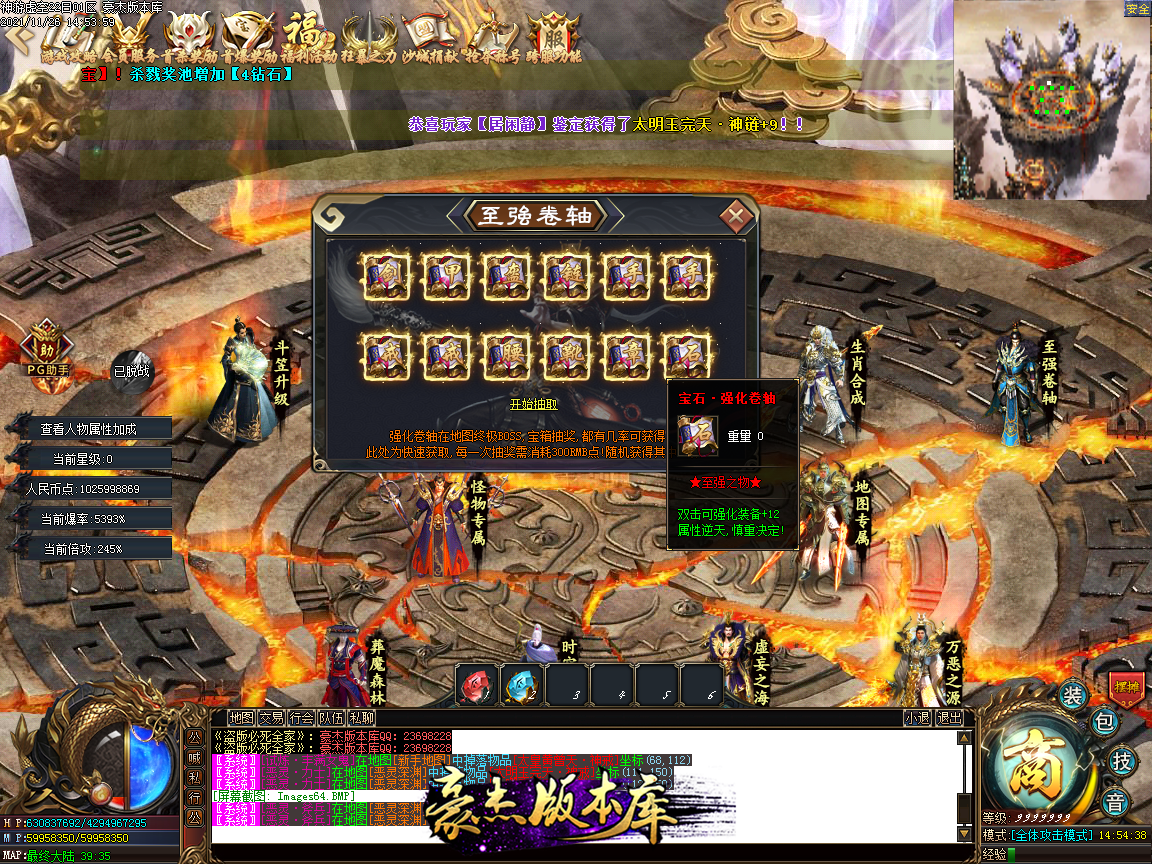Switch to the 私聊 private chat tab

coord(362,717)
